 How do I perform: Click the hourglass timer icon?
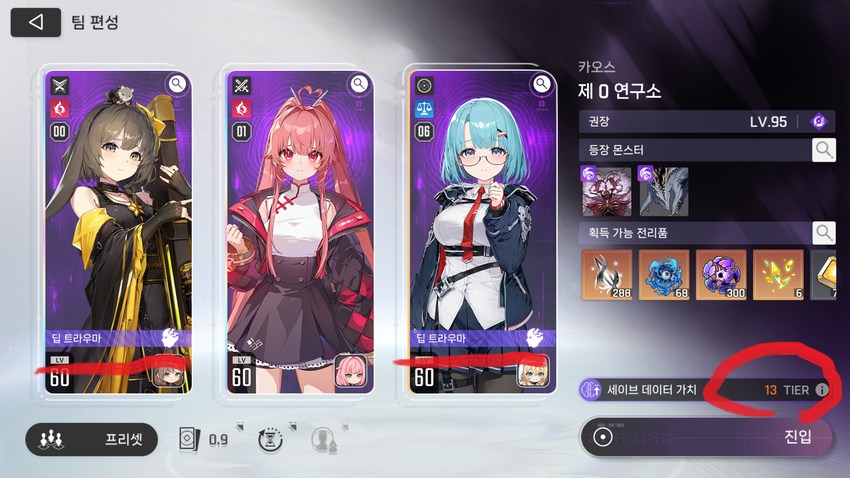(269, 439)
